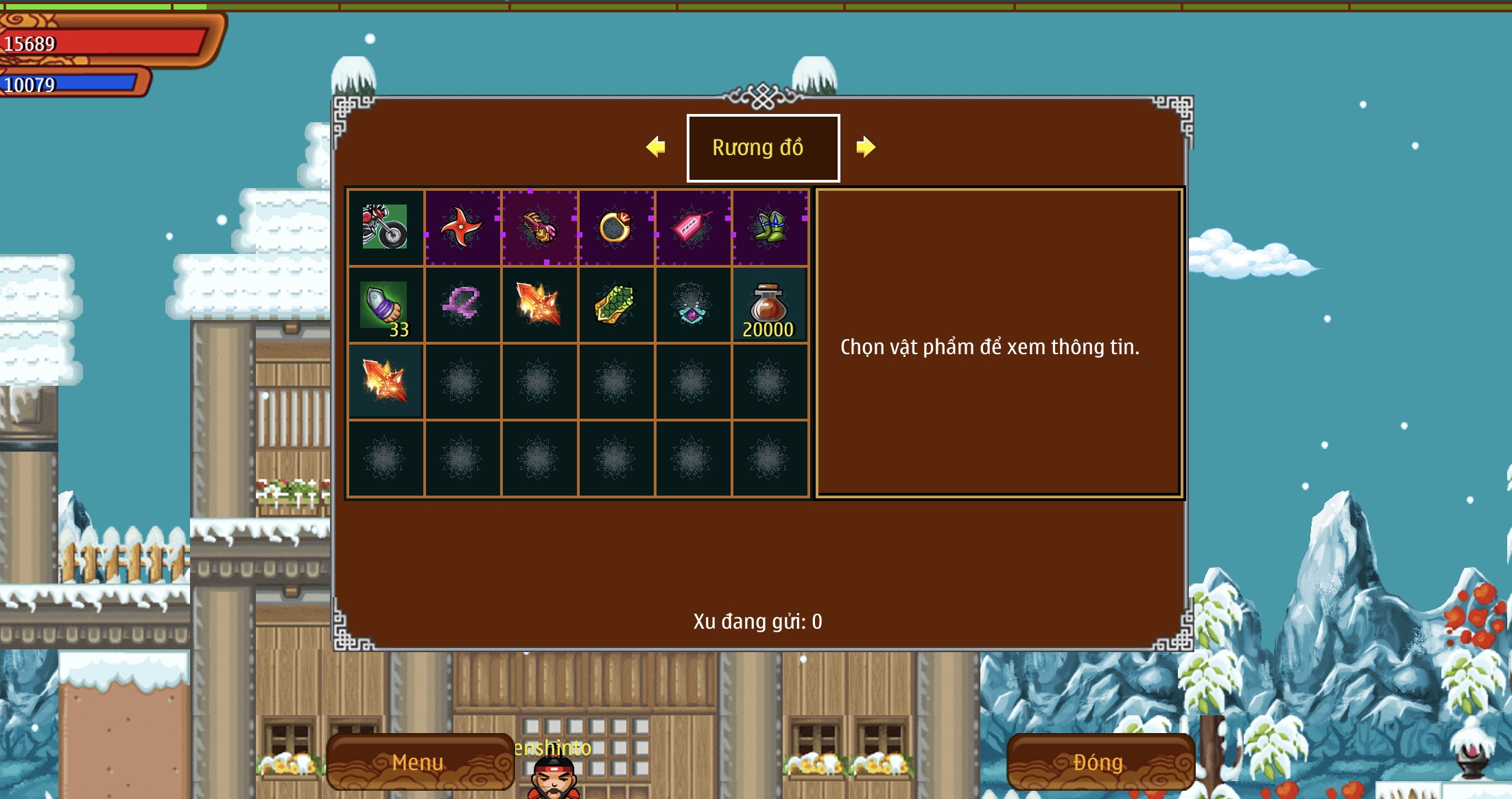Screen dimensions: 1512x799
Task: Select the green boots slot
Action: 769,227
